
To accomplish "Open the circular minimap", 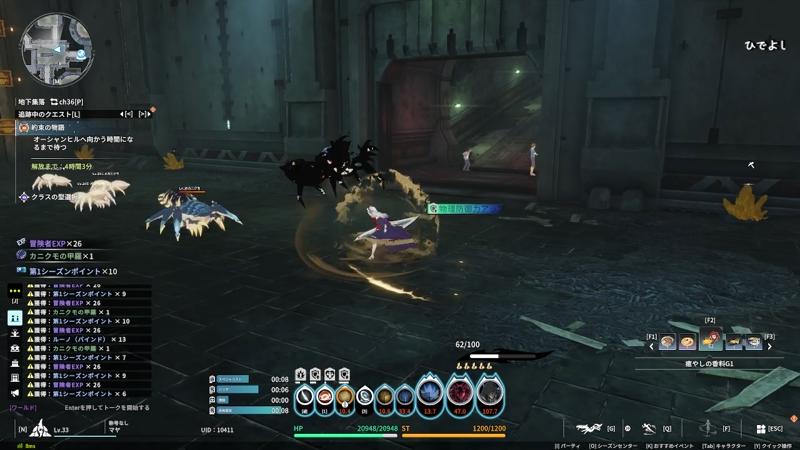I will 56,47.
